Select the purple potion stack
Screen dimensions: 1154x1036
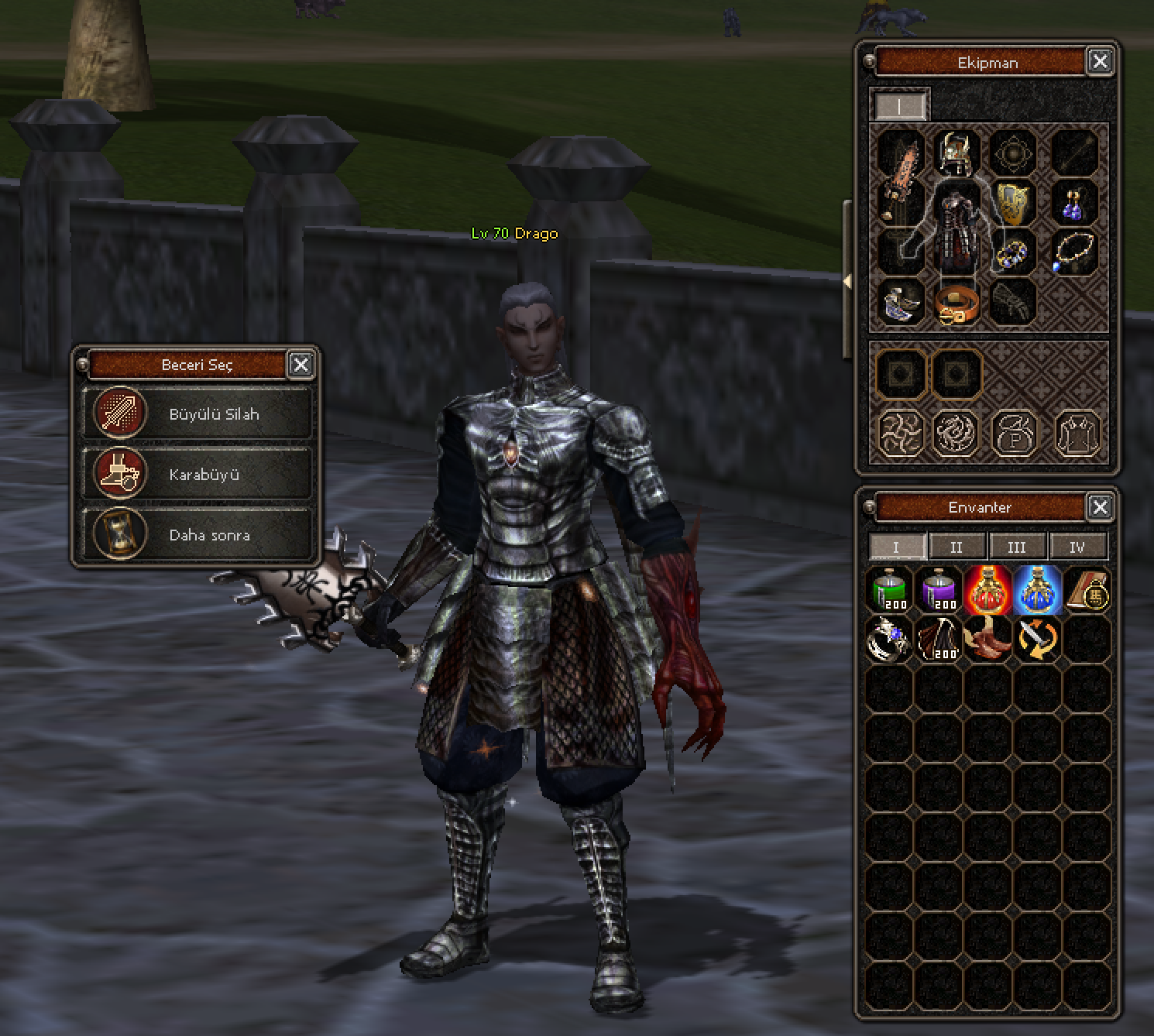tap(939, 590)
